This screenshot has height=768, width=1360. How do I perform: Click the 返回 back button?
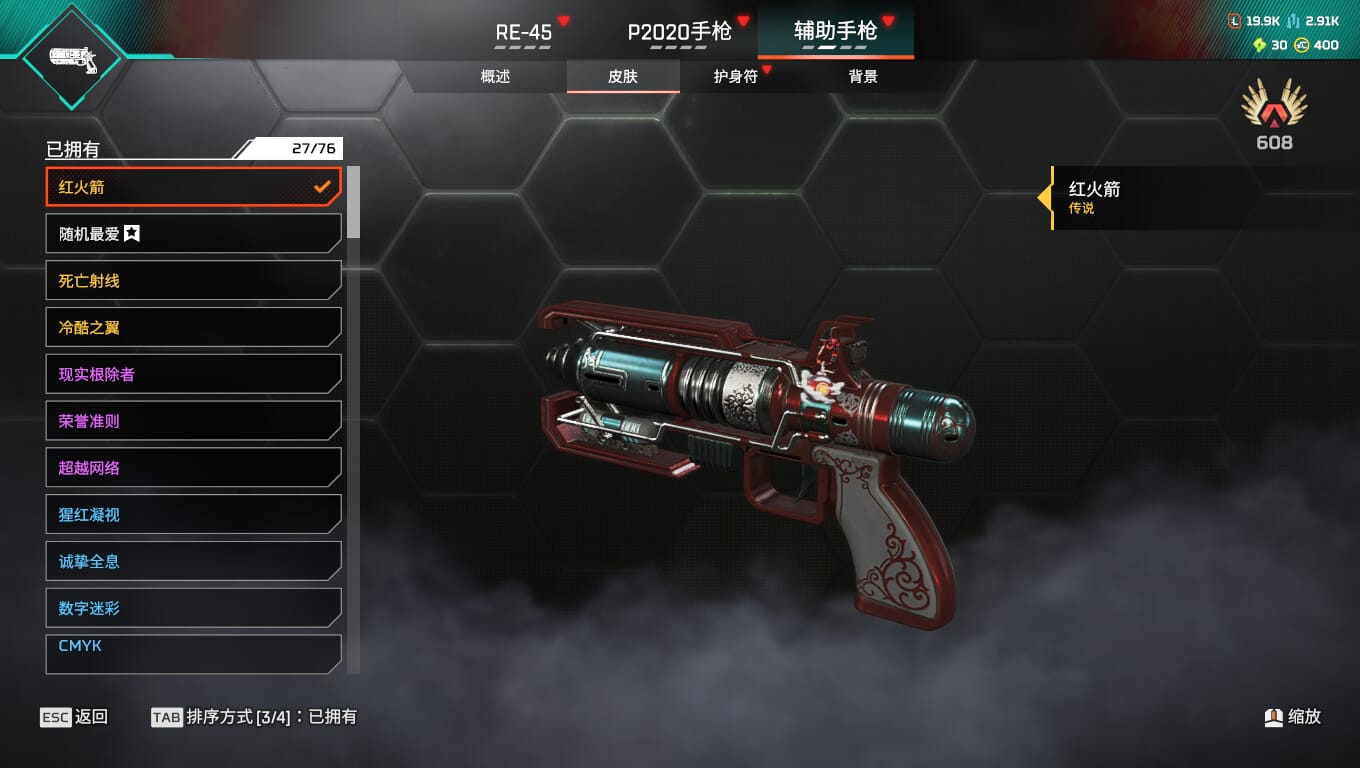click(74, 717)
